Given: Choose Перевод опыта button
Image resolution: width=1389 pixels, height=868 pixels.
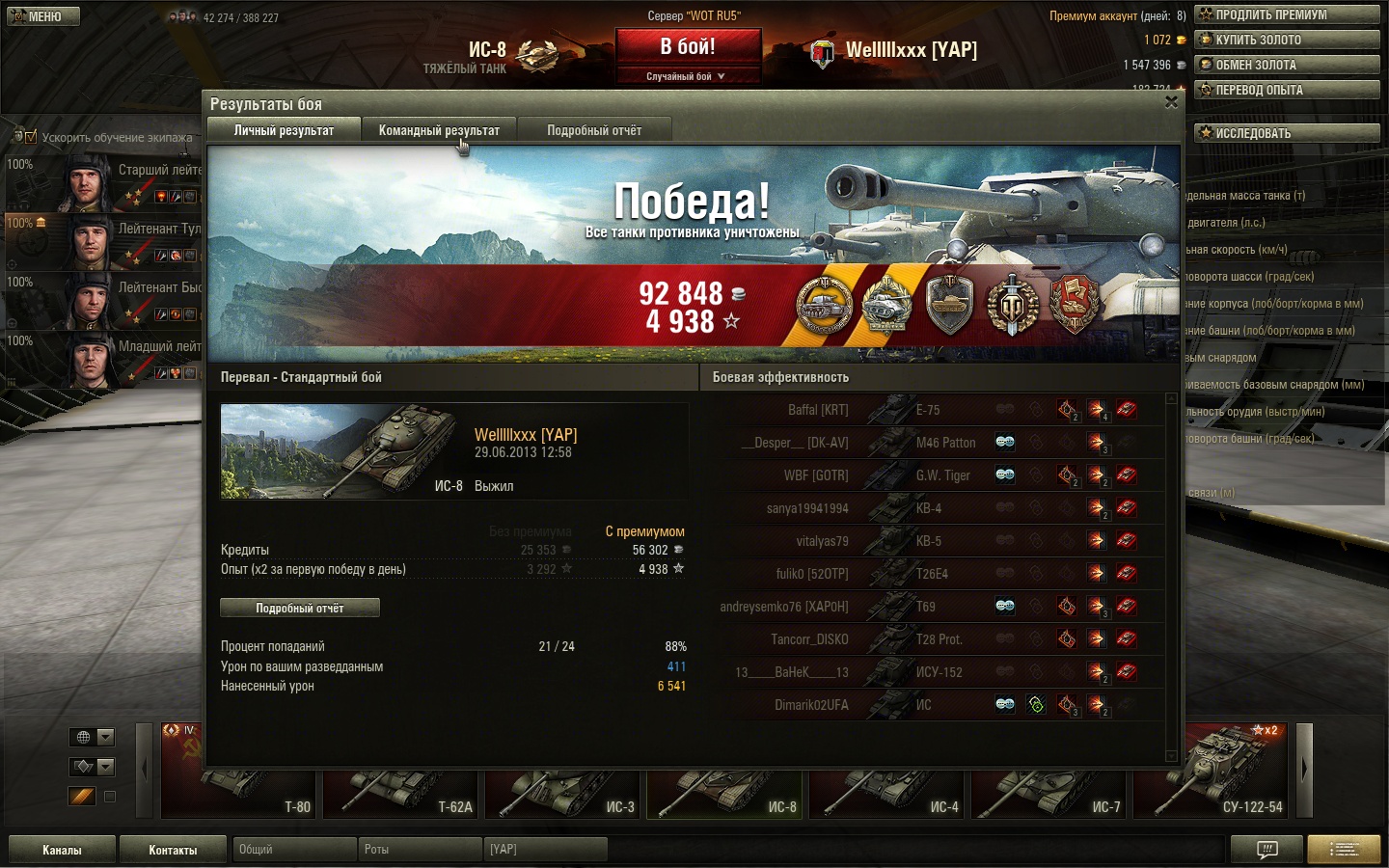Looking at the screenshot, I should pyautogui.click(x=1287, y=90).
